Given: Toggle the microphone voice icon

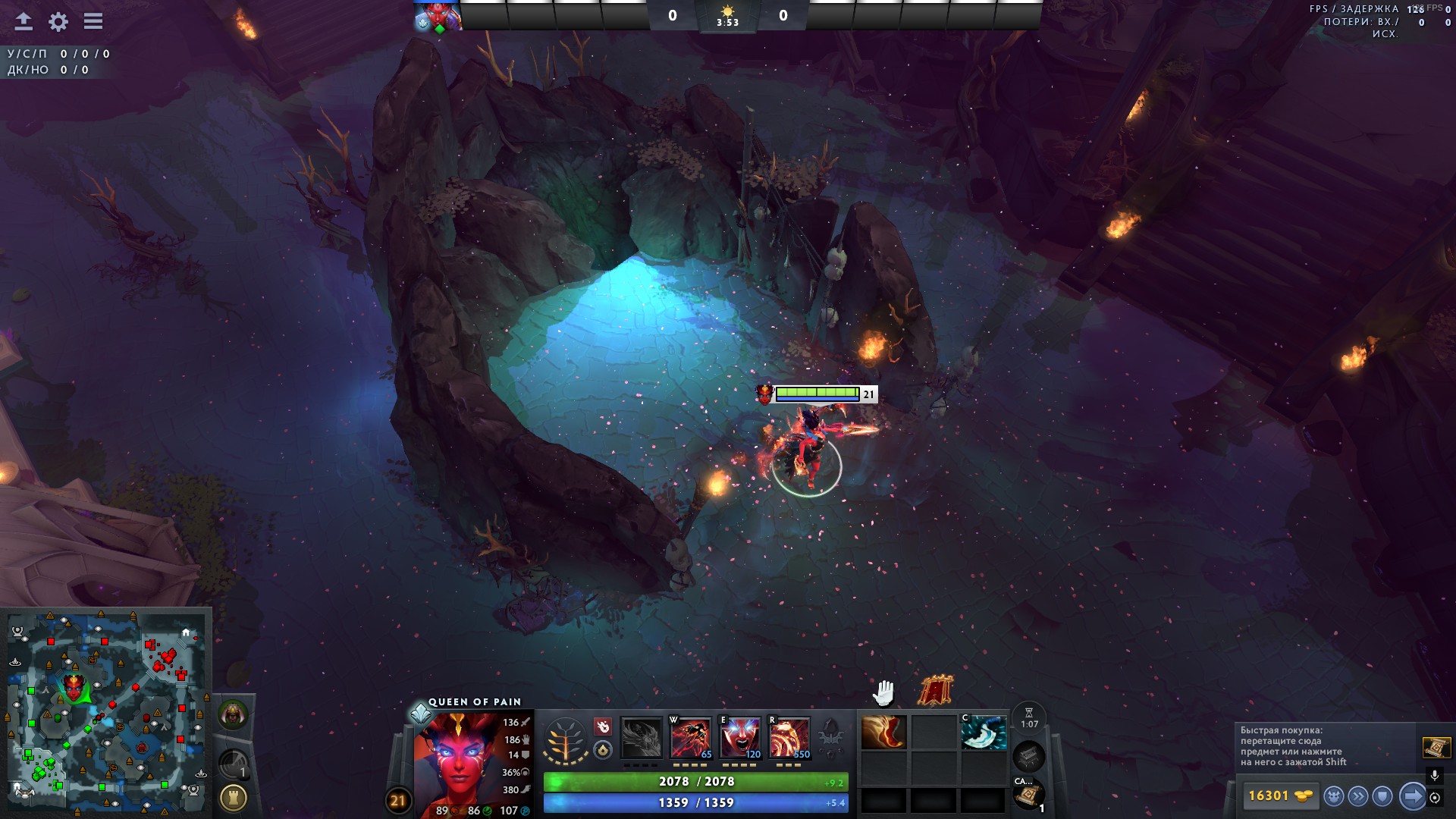Looking at the screenshot, I should (x=1435, y=776).
